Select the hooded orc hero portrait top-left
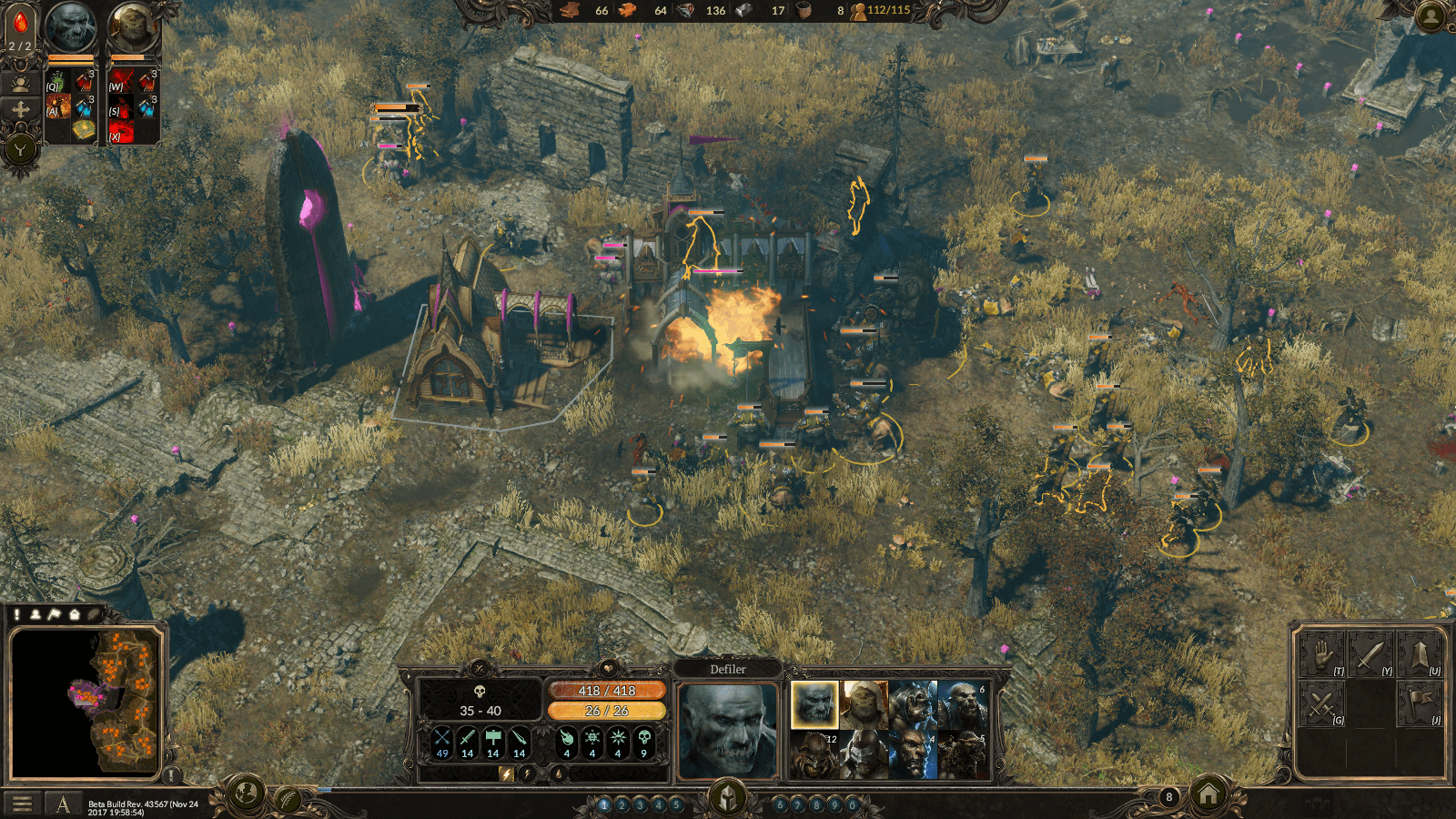The width and height of the screenshot is (1456, 819). coord(133,27)
